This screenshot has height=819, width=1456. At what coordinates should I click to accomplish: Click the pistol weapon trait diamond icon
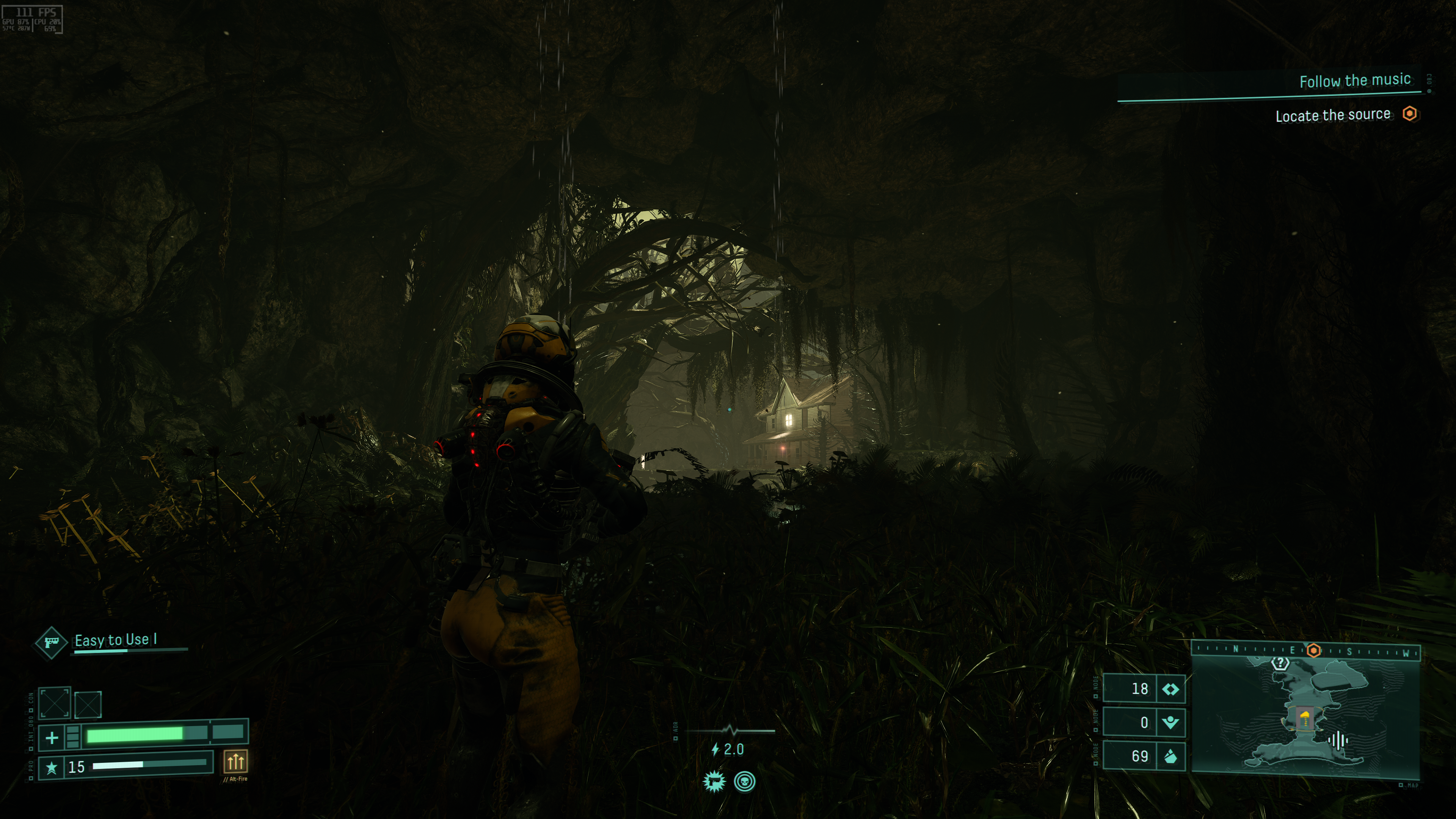pyautogui.click(x=51, y=642)
